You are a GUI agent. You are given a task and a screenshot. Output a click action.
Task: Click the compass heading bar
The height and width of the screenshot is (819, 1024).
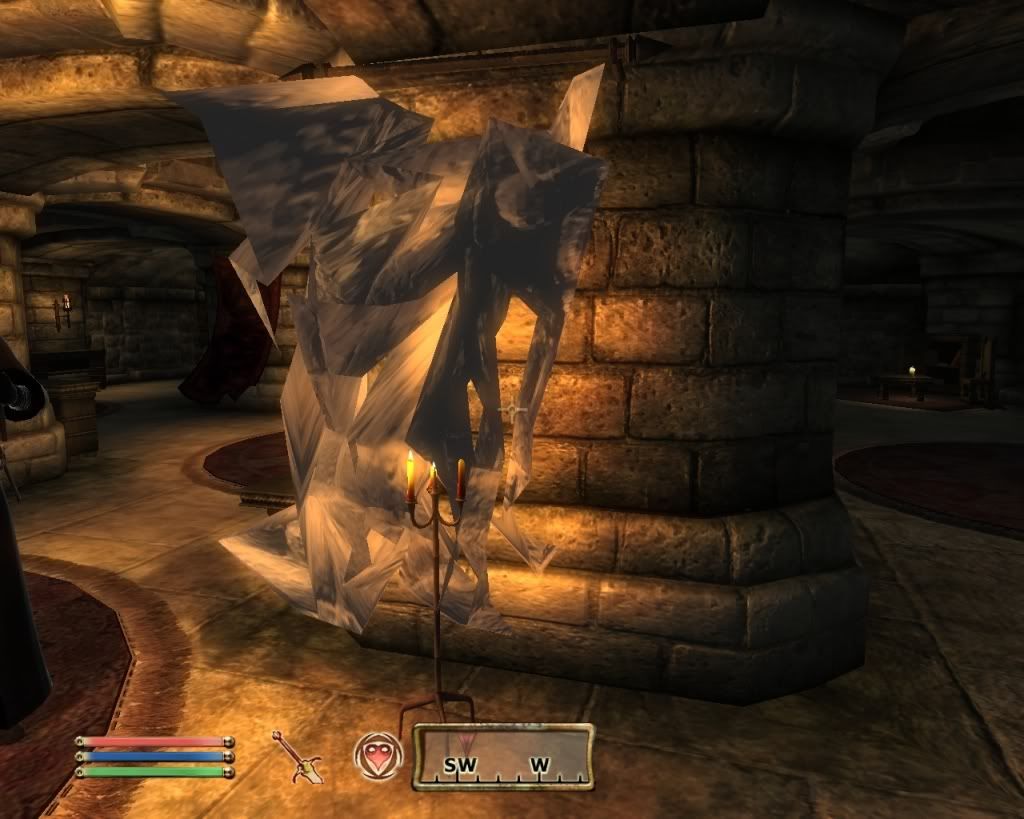point(503,757)
